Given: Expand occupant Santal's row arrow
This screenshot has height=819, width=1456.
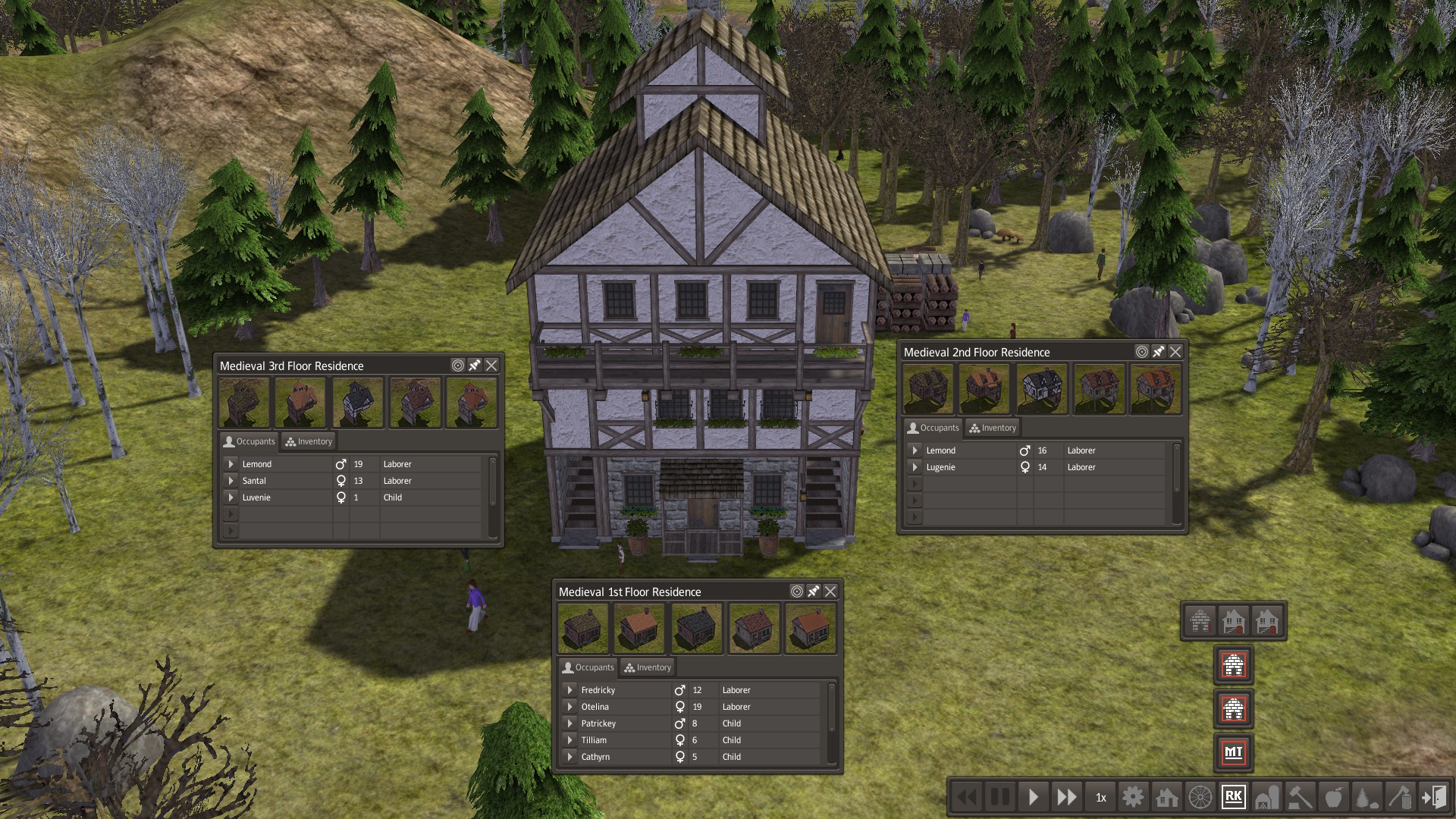Looking at the screenshot, I should pyautogui.click(x=231, y=481).
